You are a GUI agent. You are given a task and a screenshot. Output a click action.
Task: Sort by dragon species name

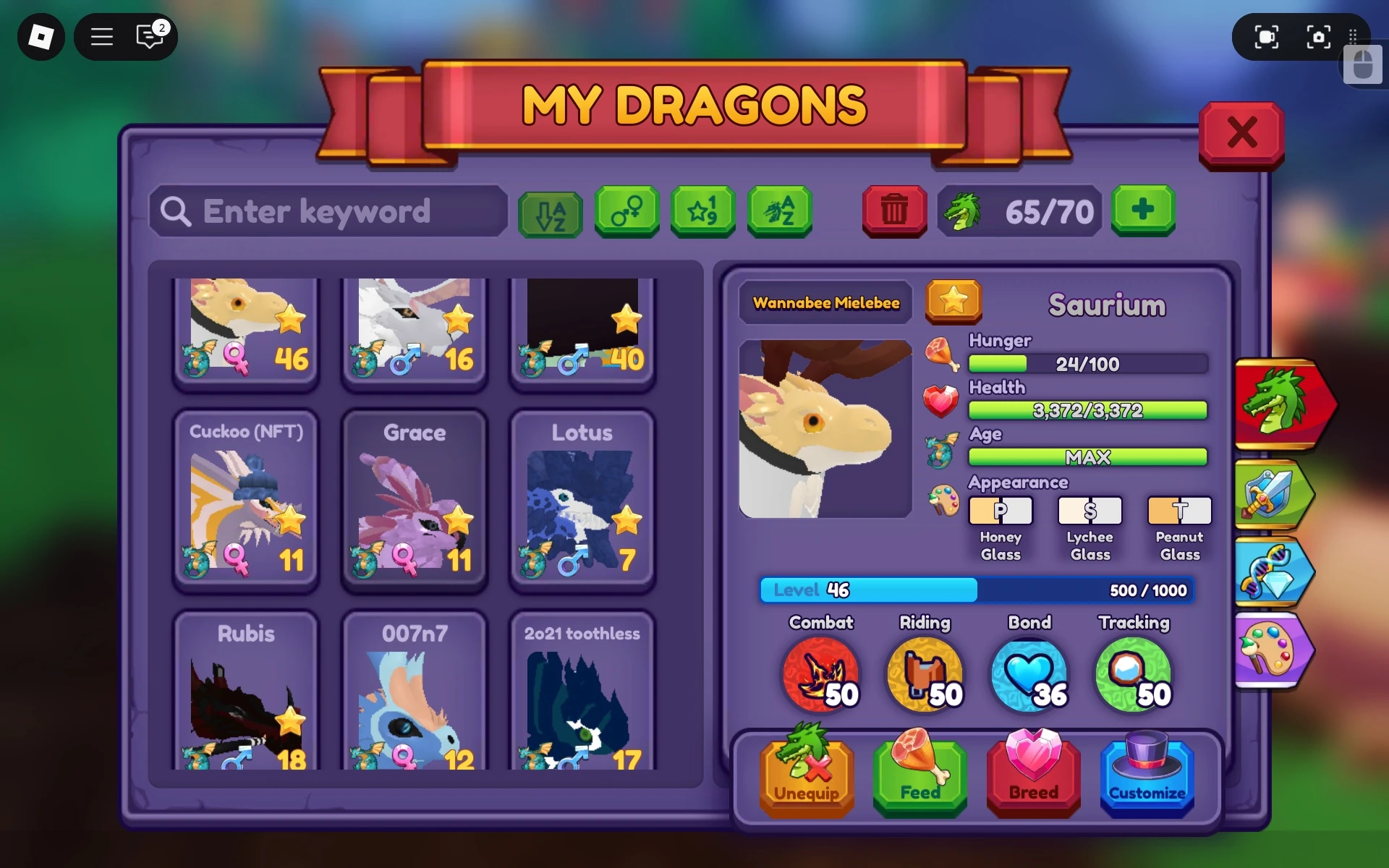[780, 212]
